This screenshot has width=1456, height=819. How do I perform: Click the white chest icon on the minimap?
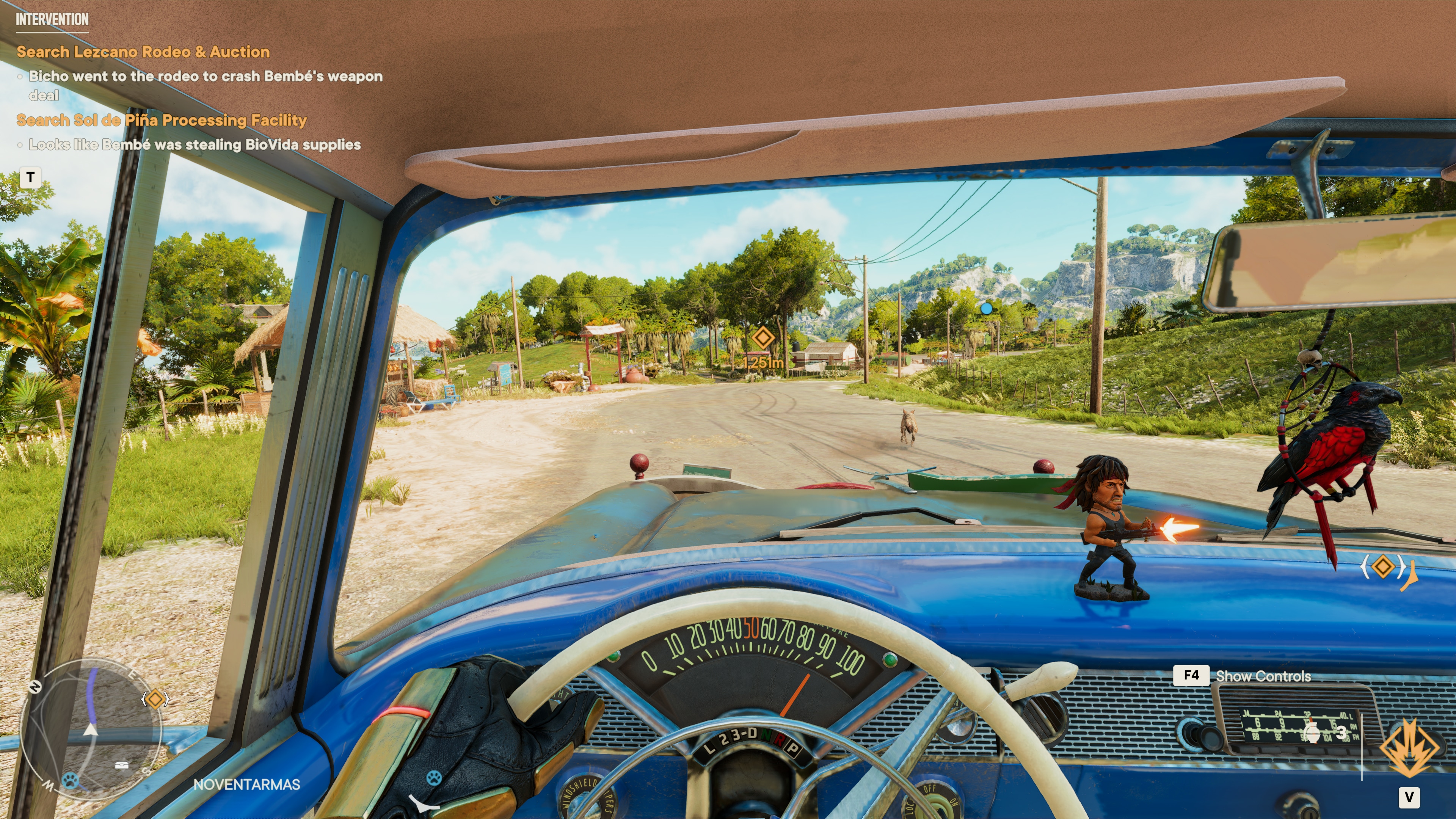tap(121, 765)
